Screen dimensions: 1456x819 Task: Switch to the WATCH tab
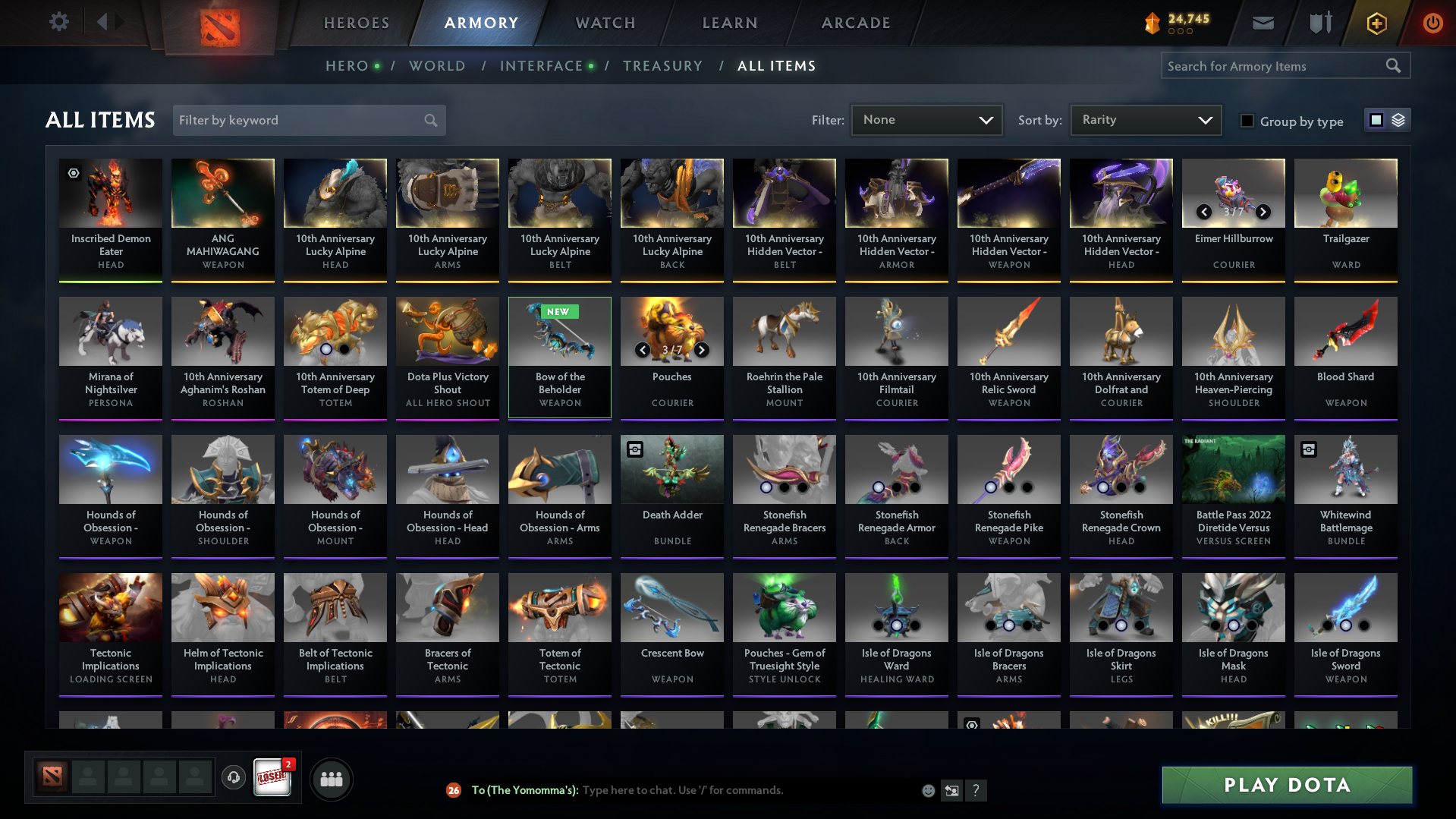[605, 23]
